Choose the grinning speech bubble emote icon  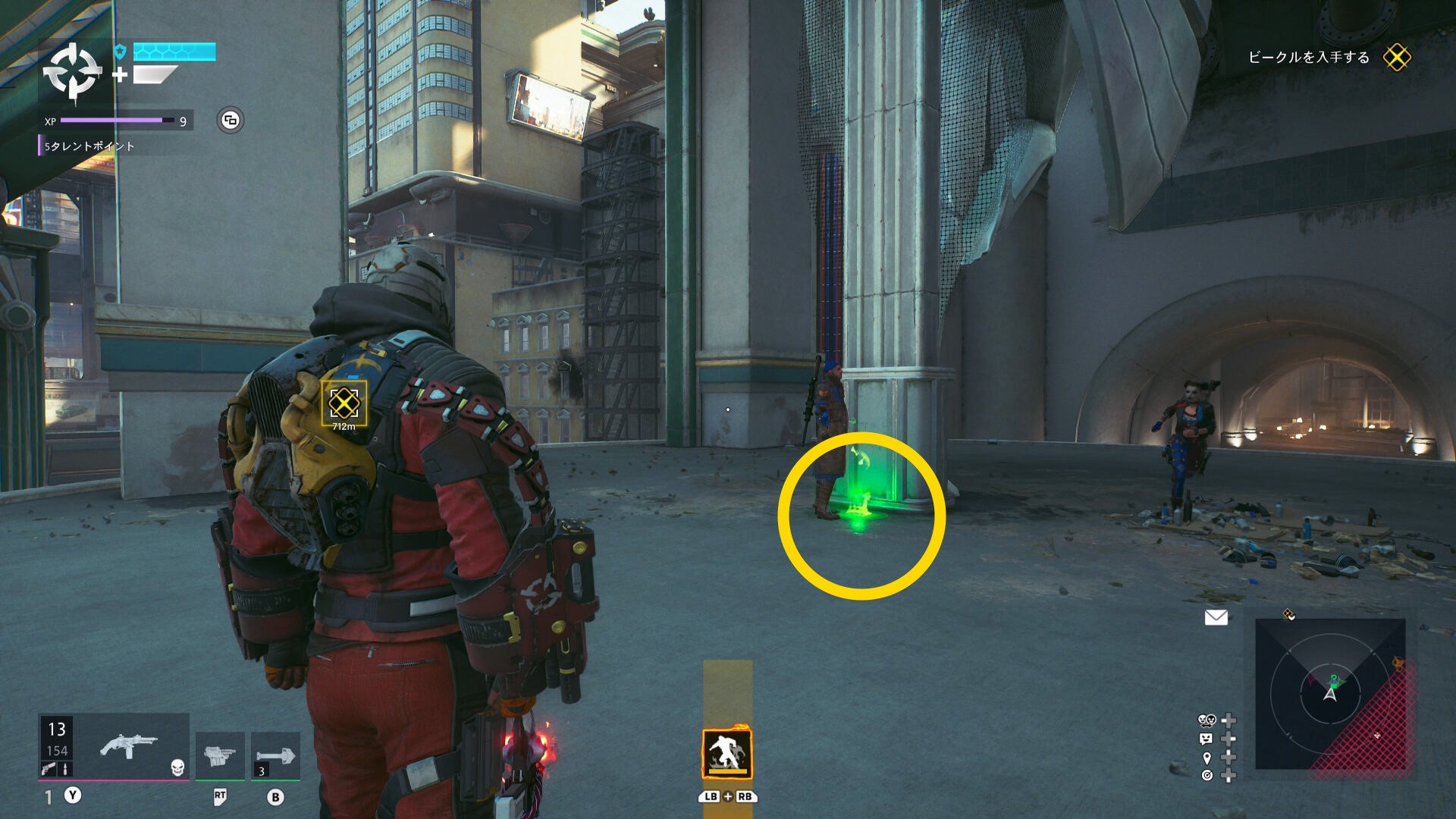(1206, 739)
